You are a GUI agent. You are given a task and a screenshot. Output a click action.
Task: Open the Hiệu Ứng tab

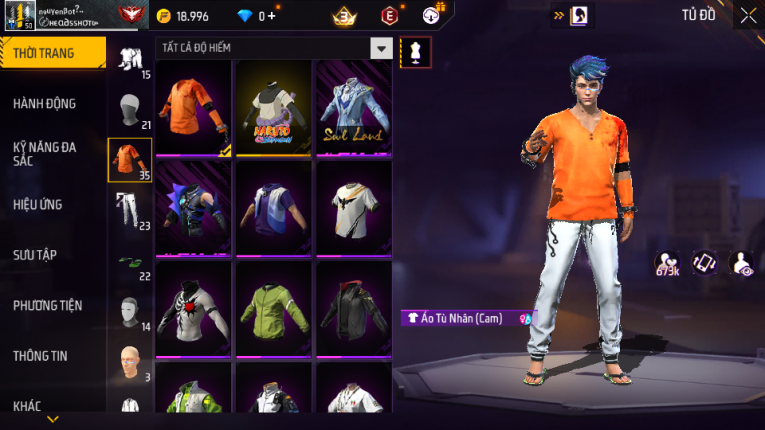38,204
